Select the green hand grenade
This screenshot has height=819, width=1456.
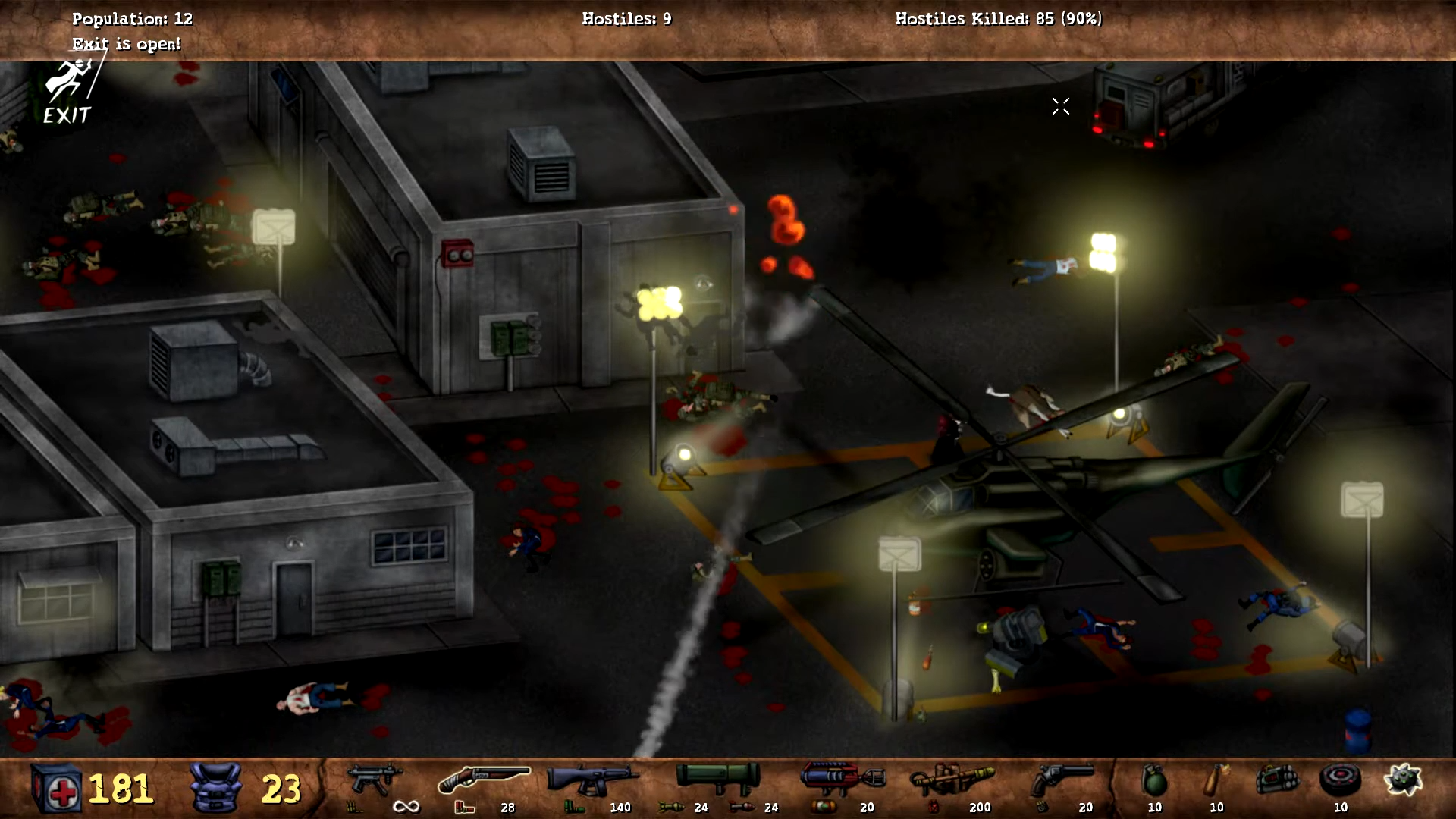pos(1154,780)
